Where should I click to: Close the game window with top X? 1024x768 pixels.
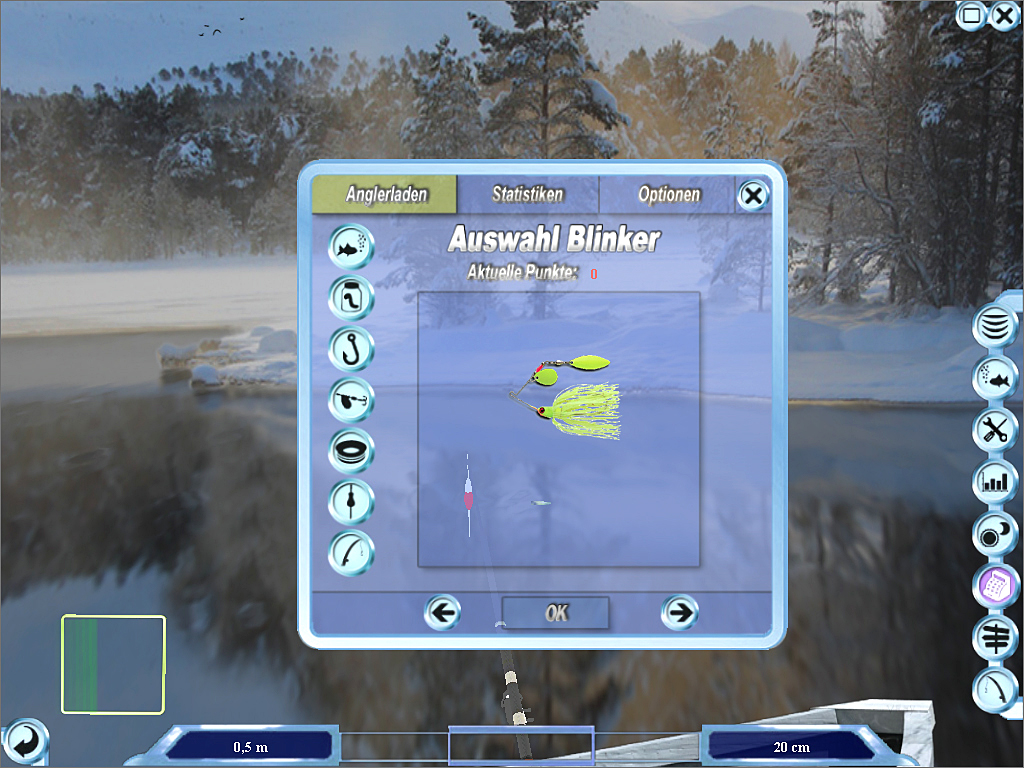[1004, 15]
